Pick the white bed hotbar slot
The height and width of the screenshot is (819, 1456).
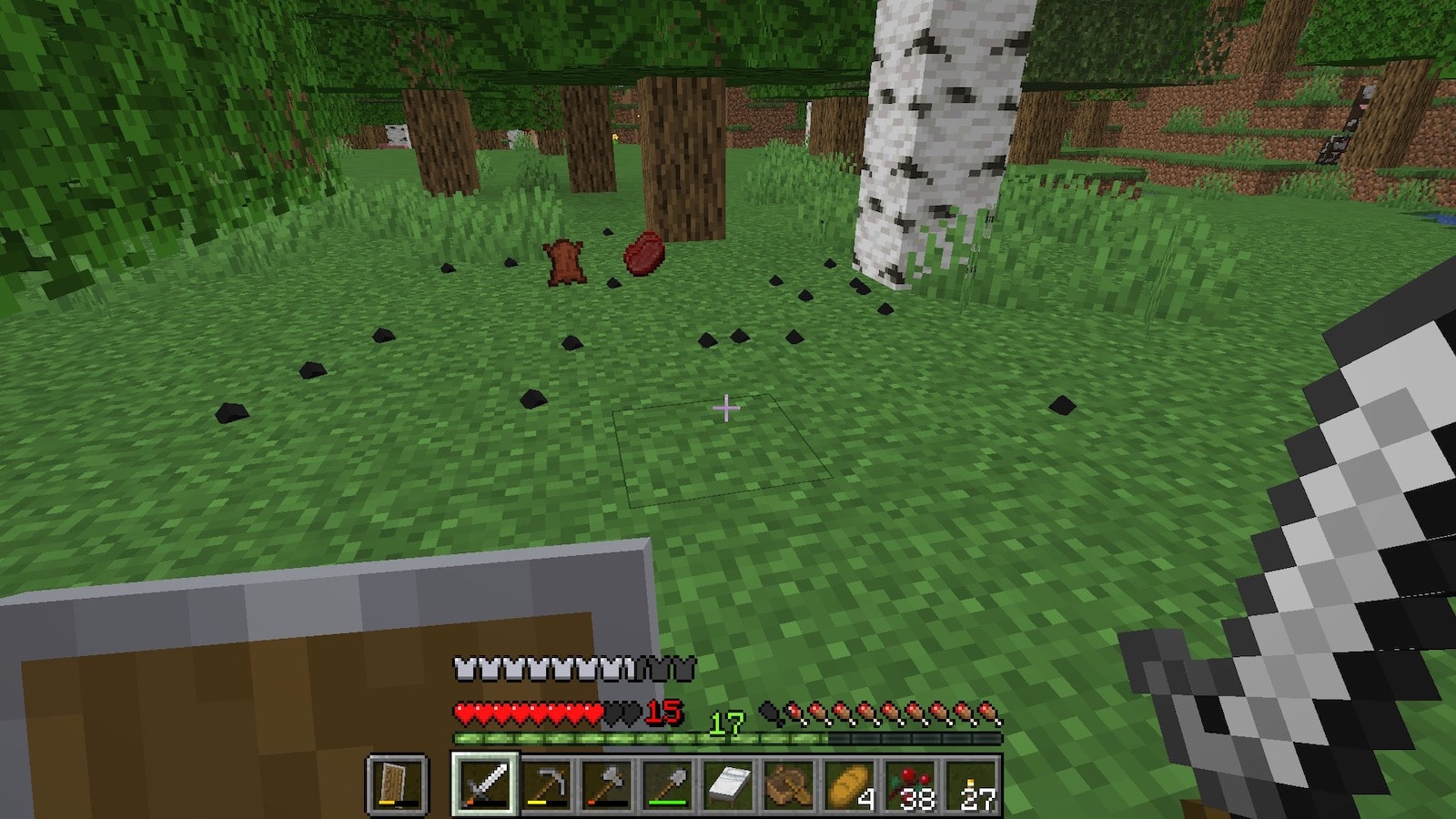click(728, 784)
